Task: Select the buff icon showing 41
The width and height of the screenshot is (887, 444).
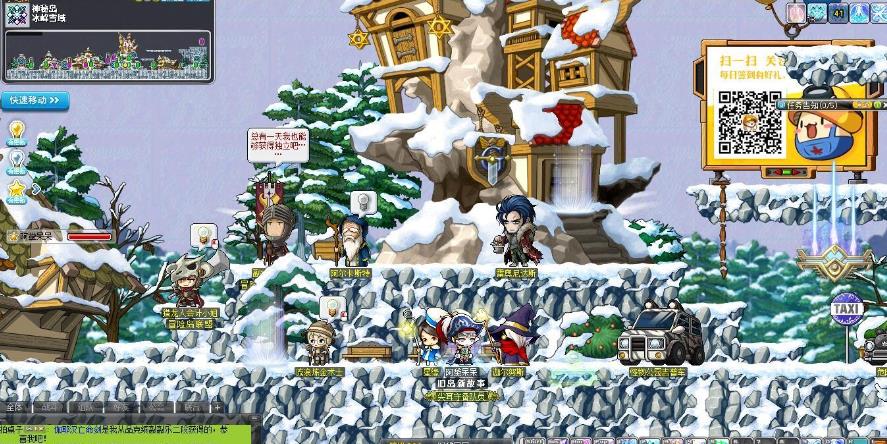Action: (x=838, y=12)
